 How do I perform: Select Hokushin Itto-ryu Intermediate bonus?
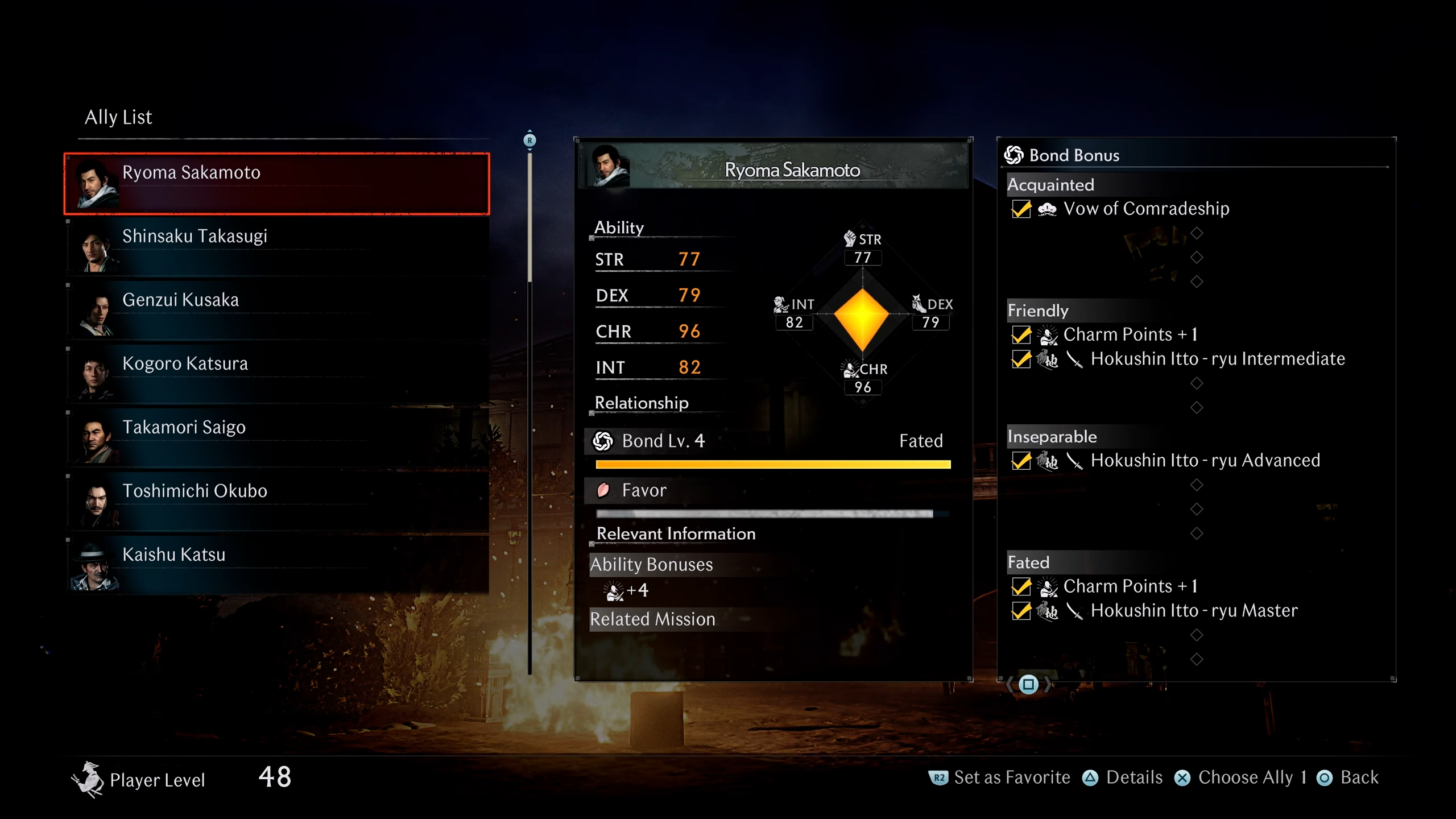tap(1217, 359)
